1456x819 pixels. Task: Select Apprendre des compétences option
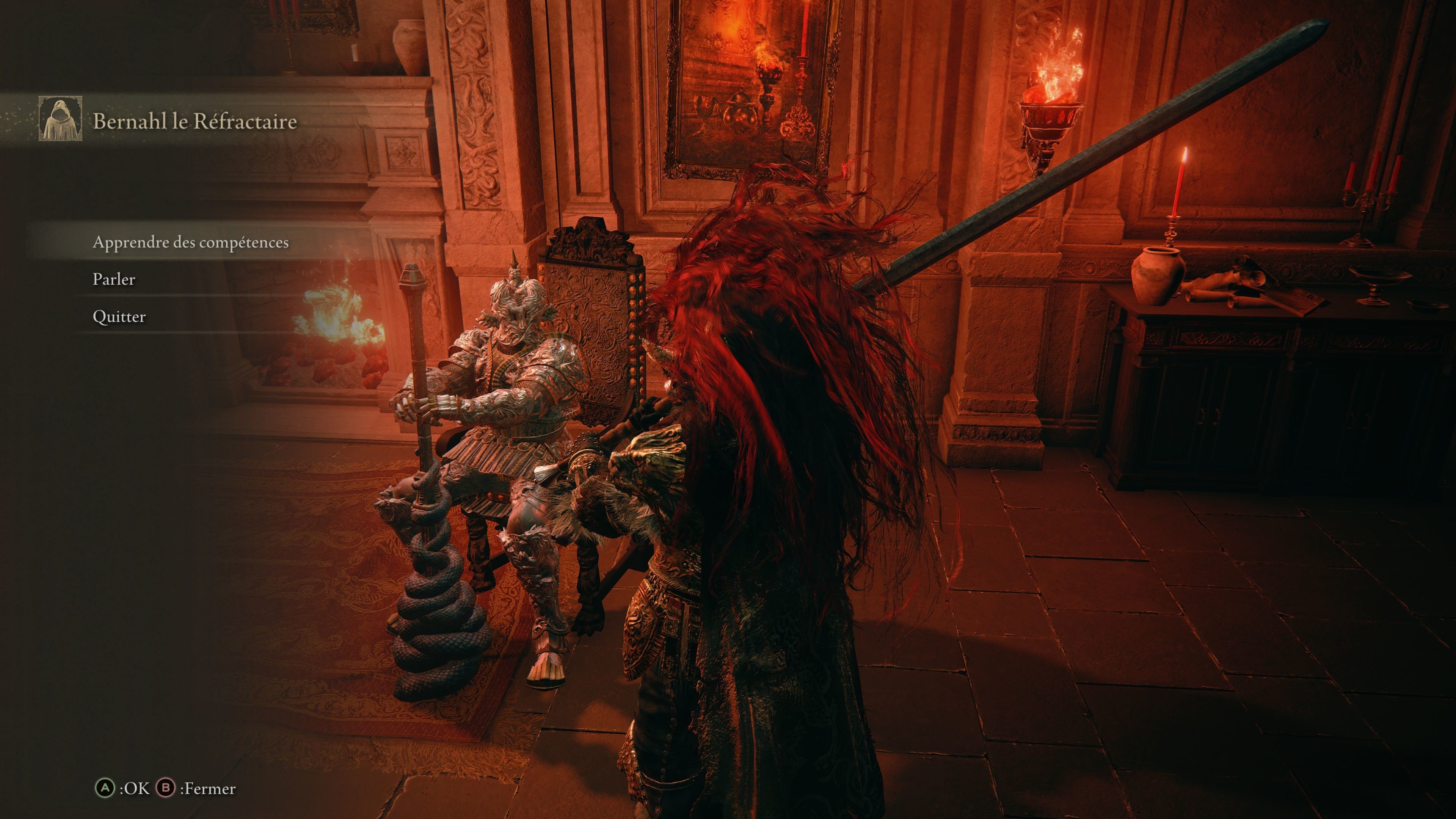[190, 243]
